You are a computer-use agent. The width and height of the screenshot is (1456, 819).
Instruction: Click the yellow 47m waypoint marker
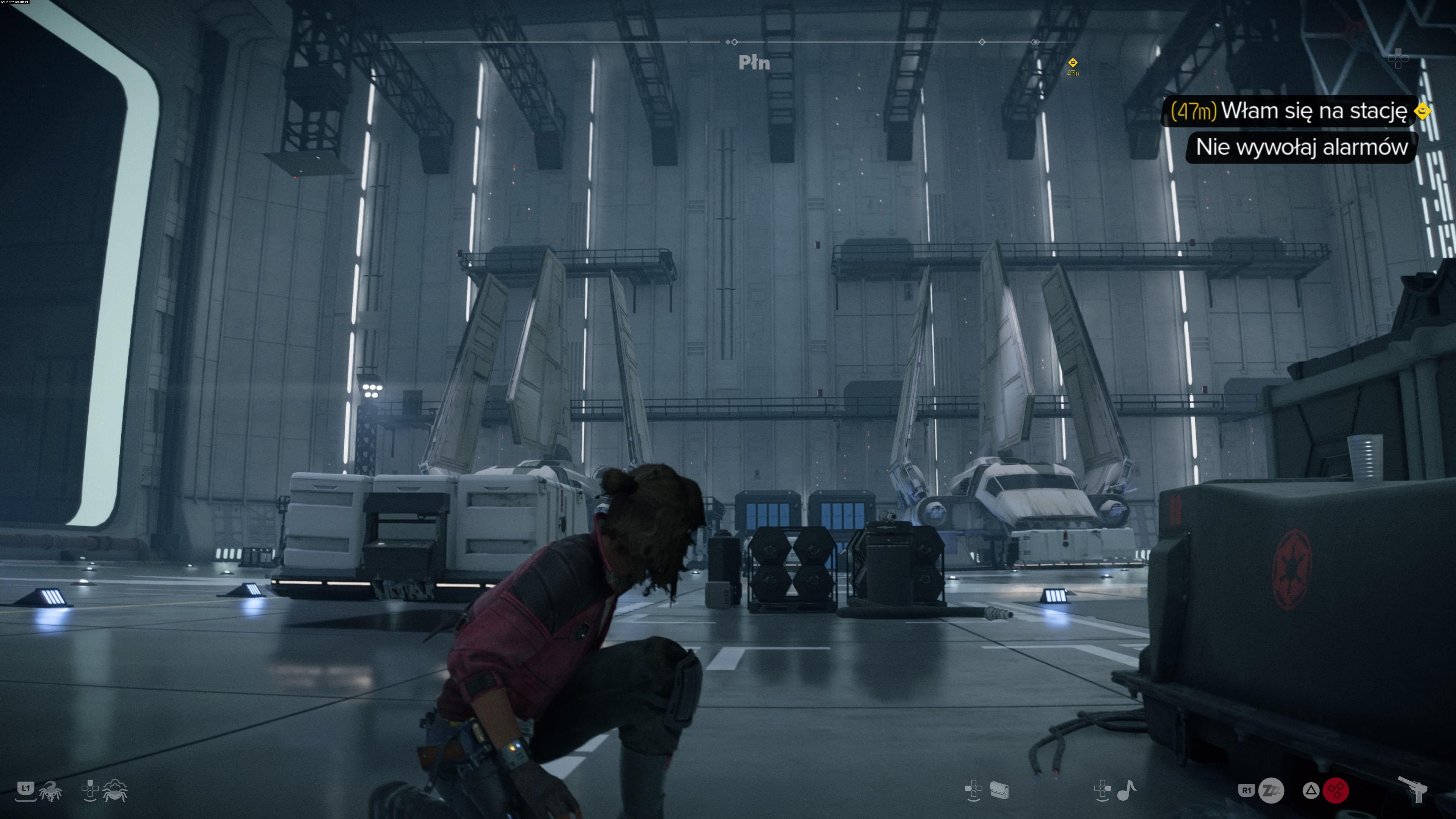[1072, 63]
